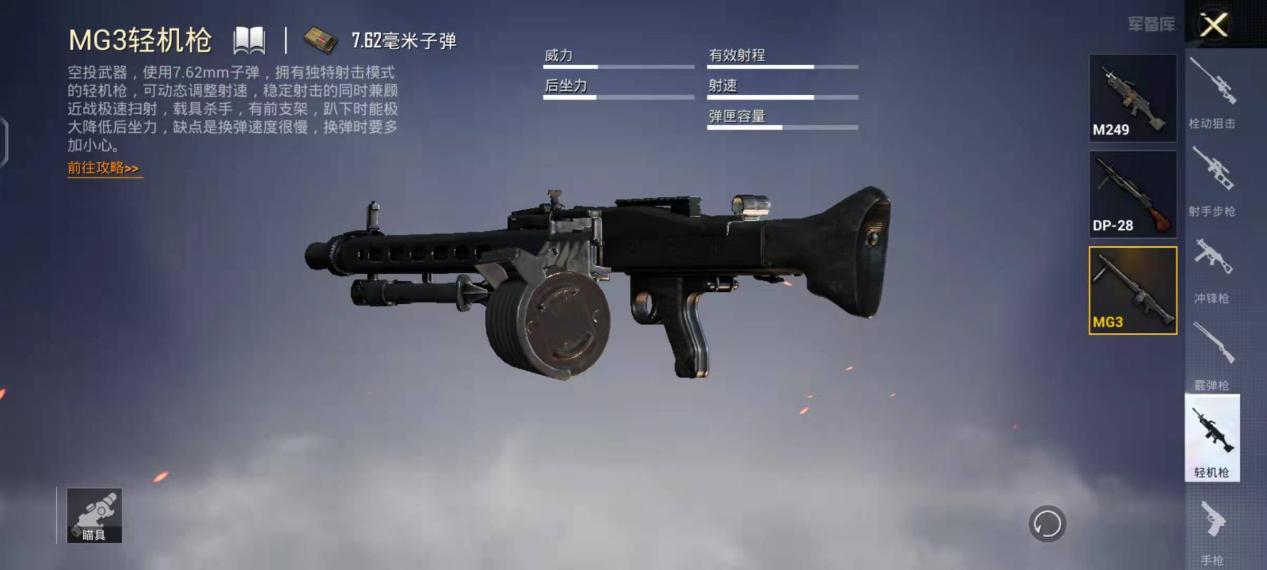Choose the DP-28 weapon thumbnail
This screenshot has height=570, width=1267.
[1132, 194]
